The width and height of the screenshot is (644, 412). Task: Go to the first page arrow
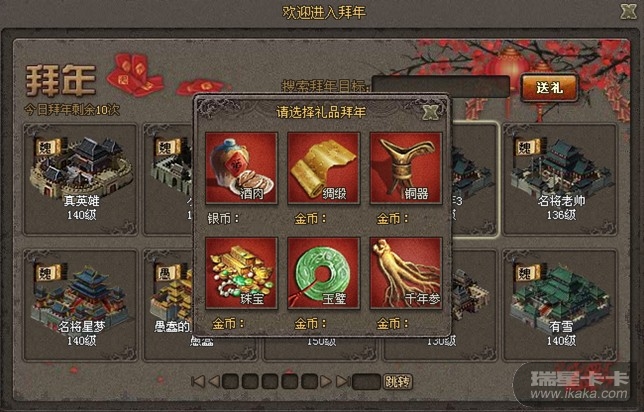tap(198, 381)
